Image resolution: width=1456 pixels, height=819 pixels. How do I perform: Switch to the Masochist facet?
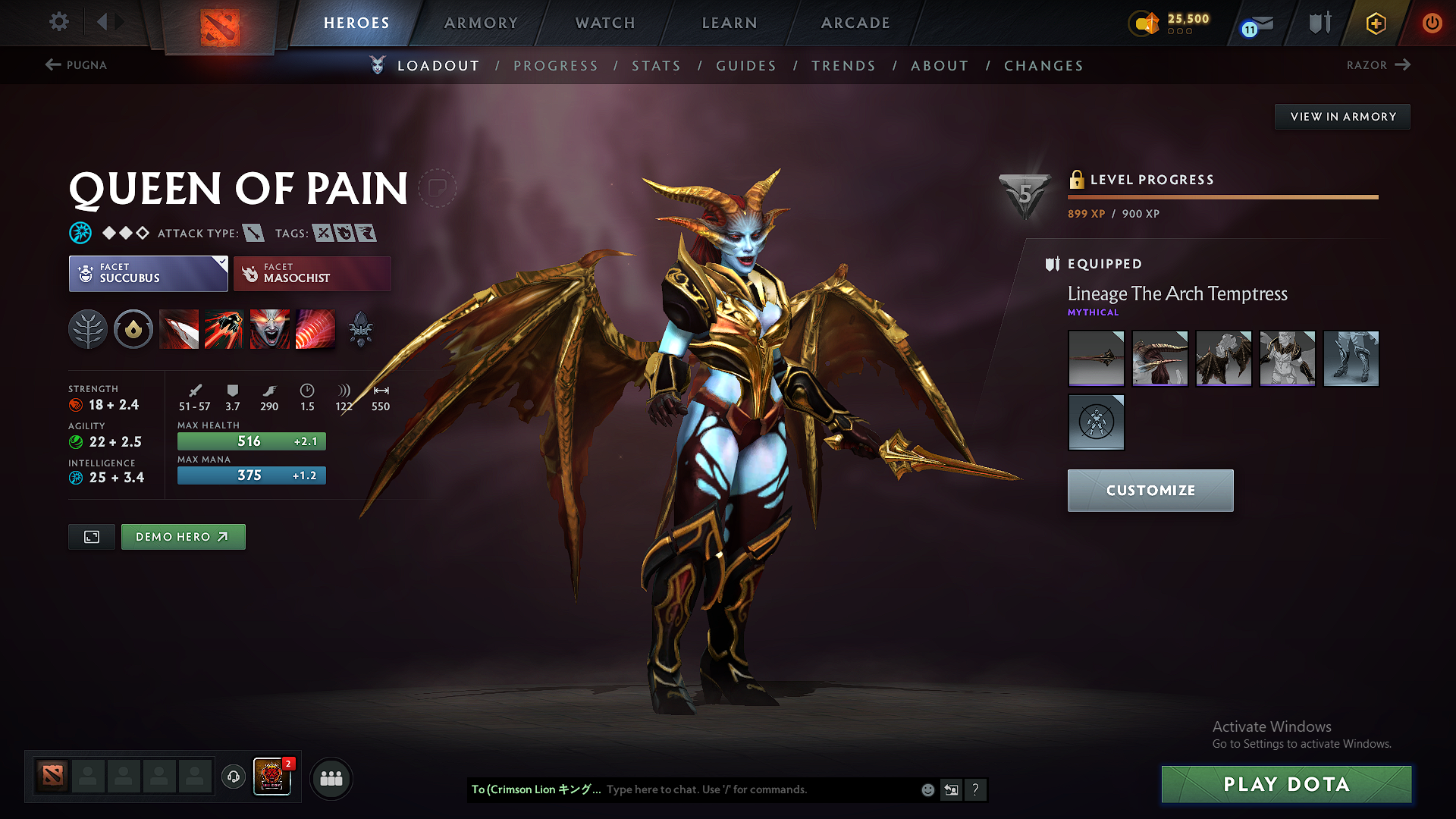coord(312,273)
